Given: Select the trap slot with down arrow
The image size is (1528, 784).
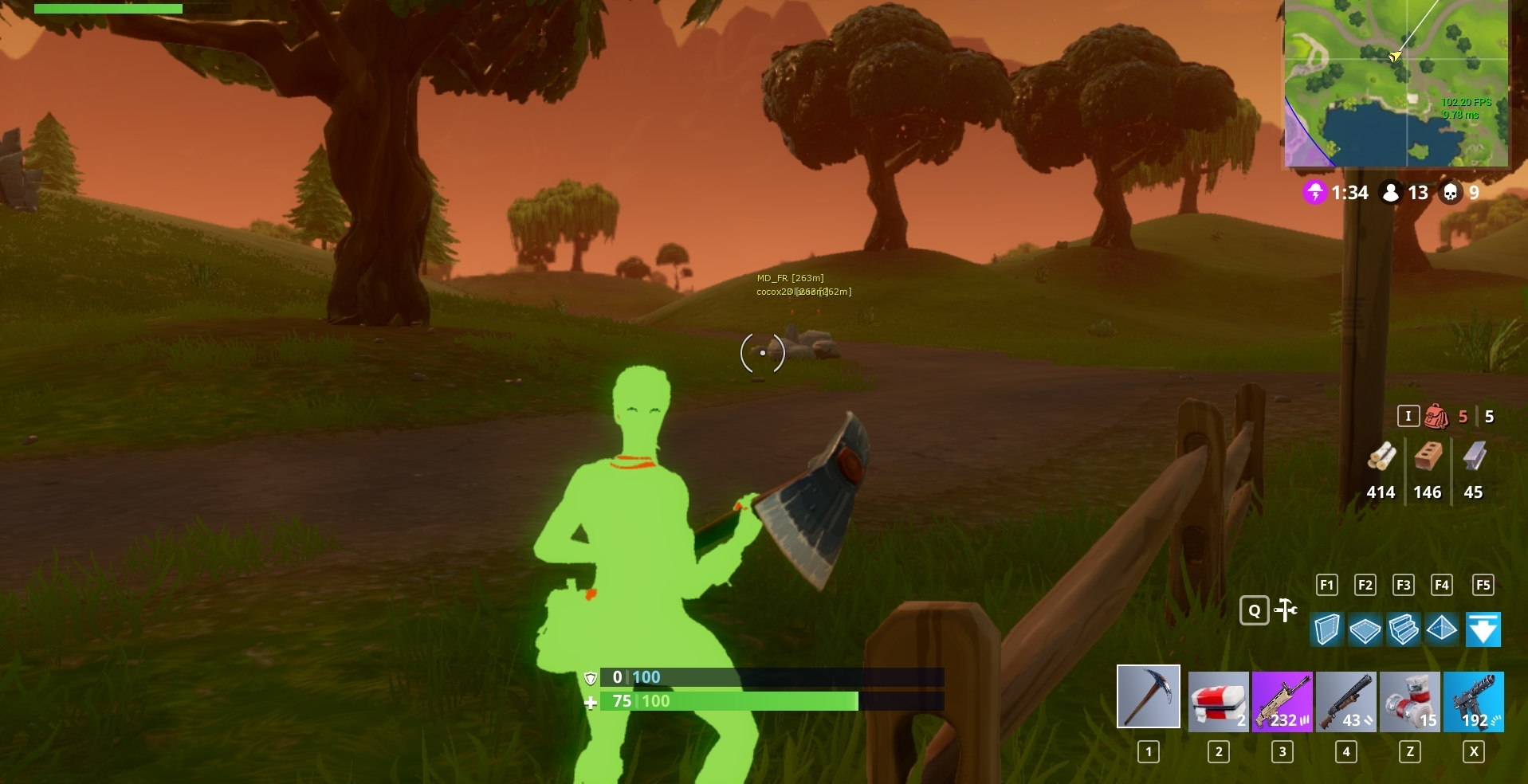Looking at the screenshot, I should (1483, 629).
